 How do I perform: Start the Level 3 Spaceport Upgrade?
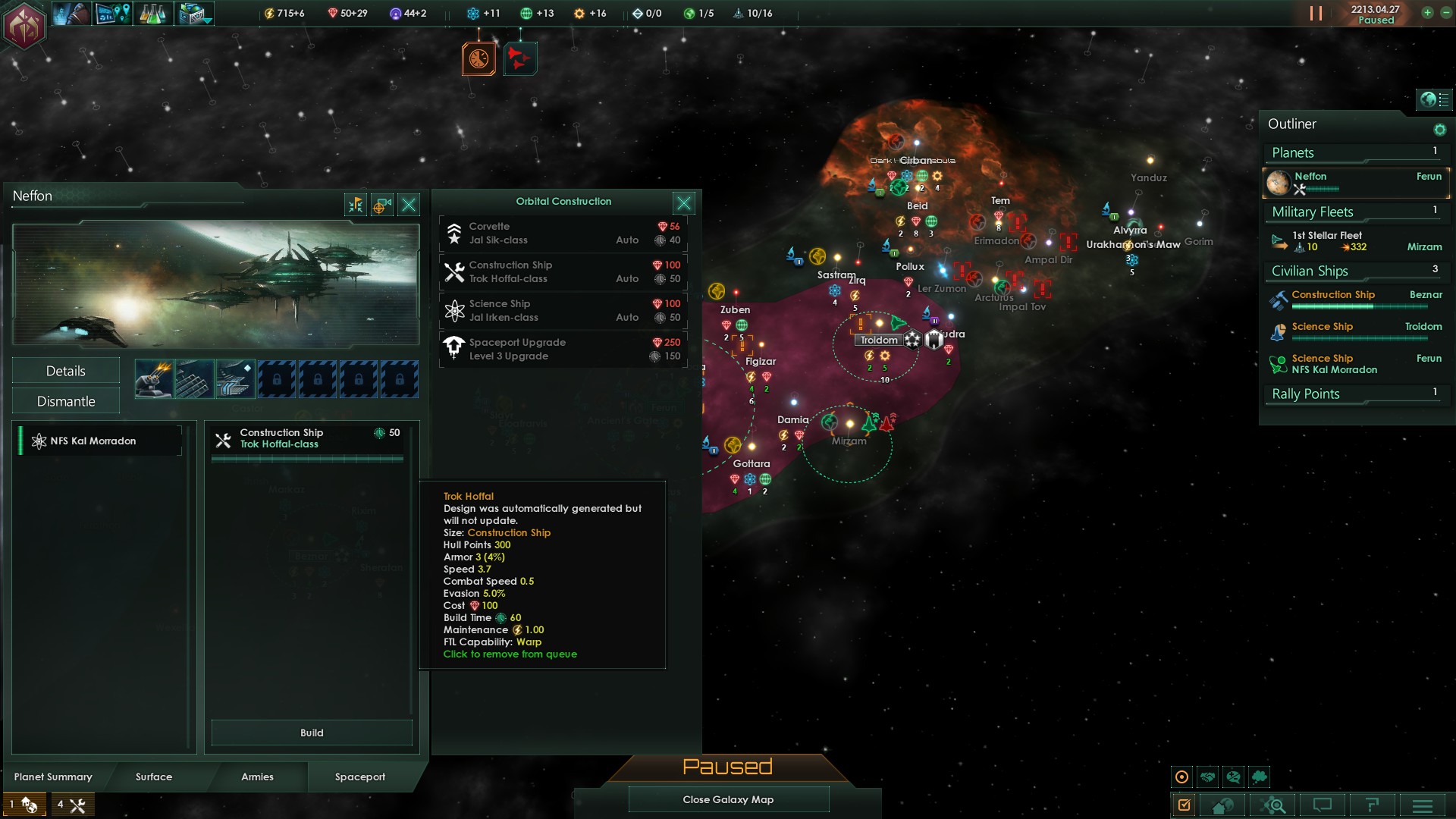pyautogui.click(x=563, y=350)
